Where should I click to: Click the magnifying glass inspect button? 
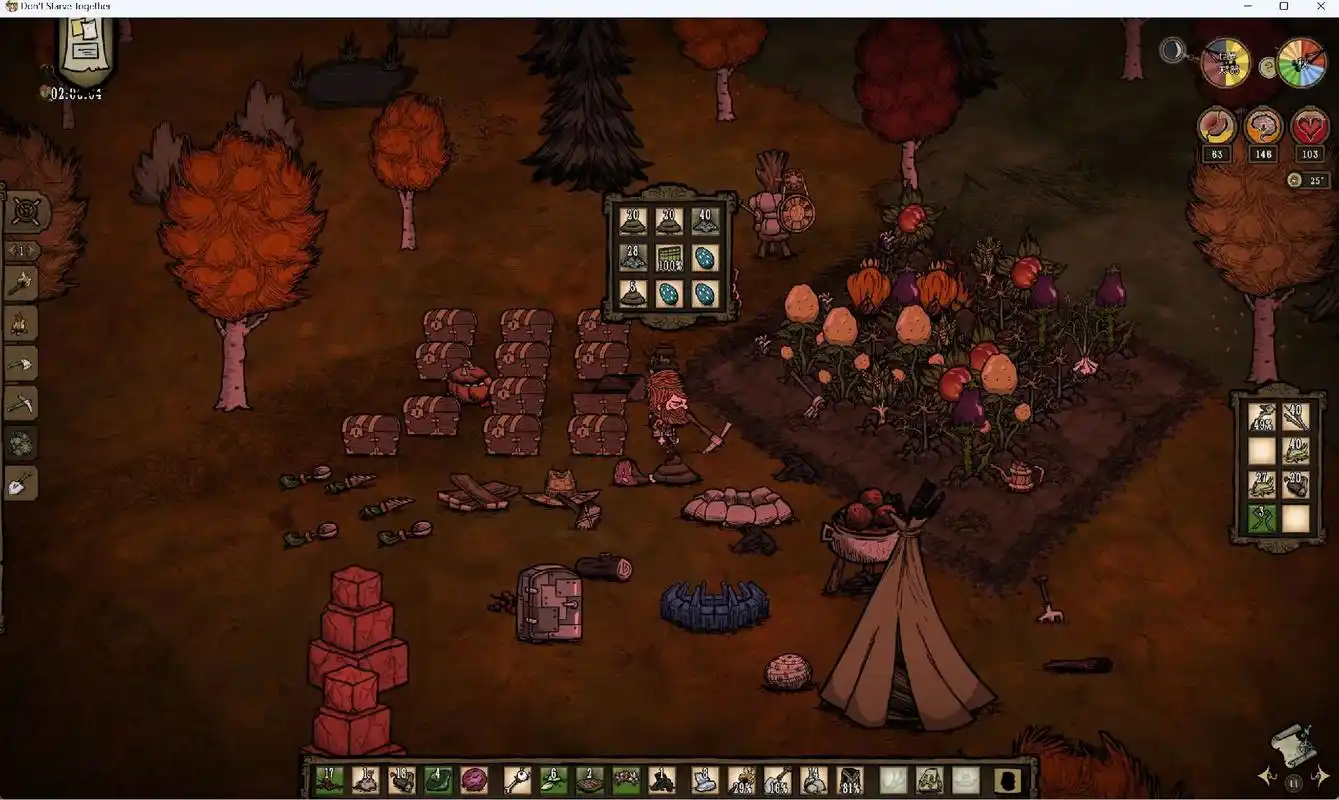click(x=1172, y=49)
